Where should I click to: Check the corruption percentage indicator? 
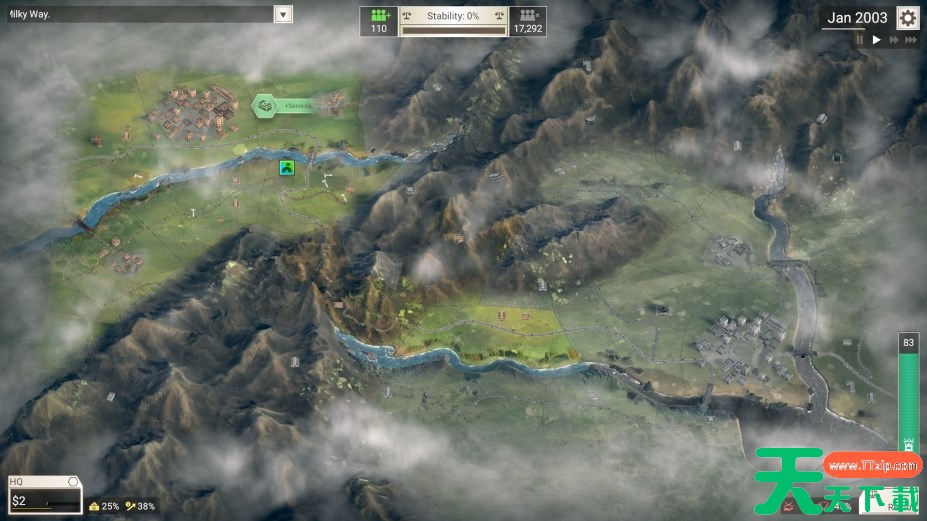pyautogui.click(x=105, y=506)
